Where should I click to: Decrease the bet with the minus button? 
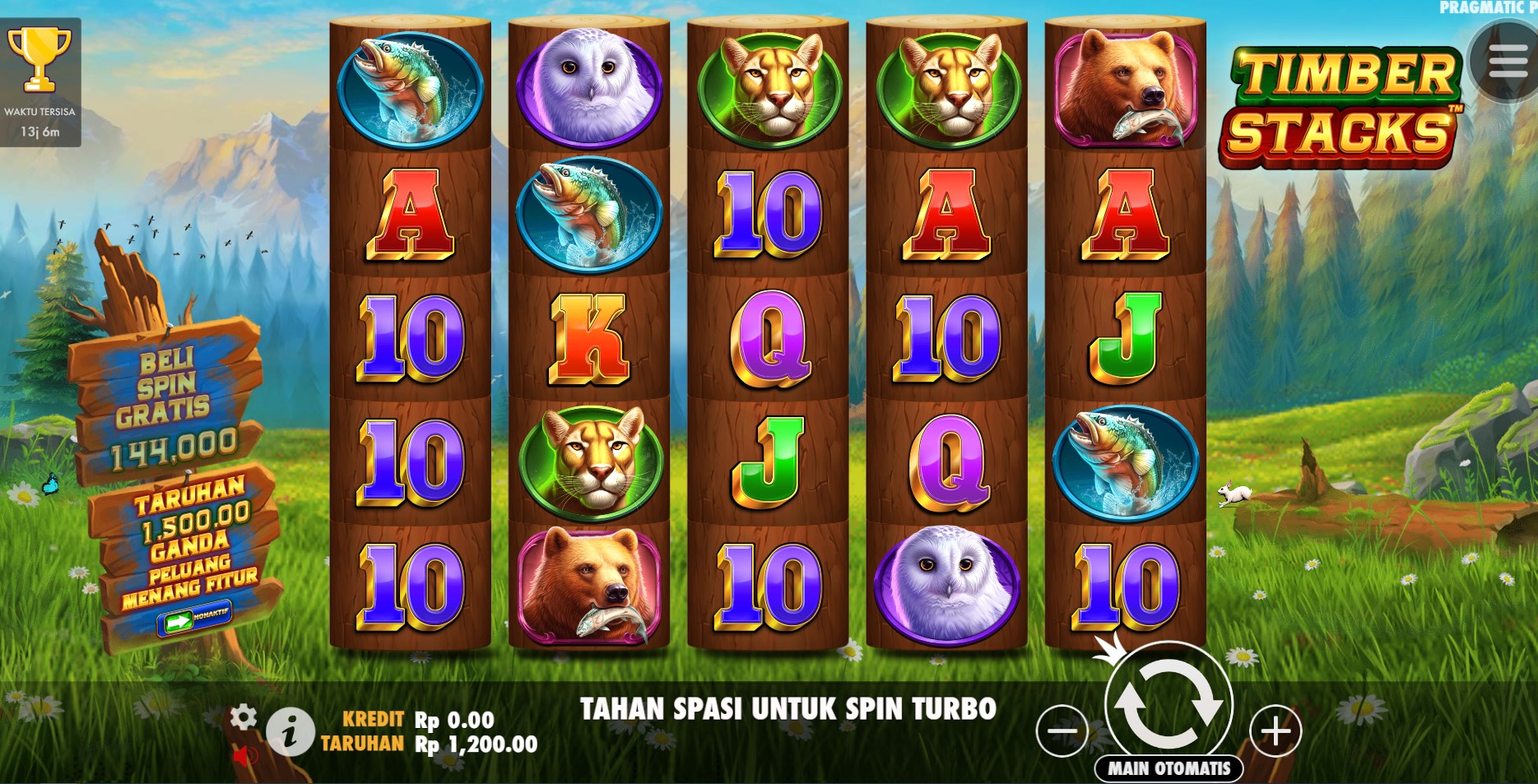click(x=1062, y=731)
